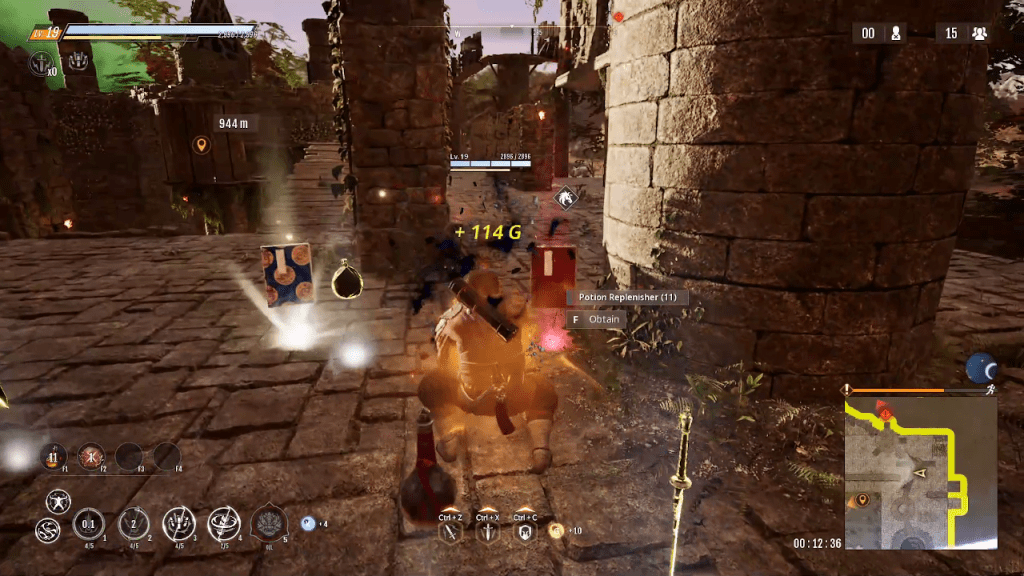Trigger the skill in slot 3
This screenshot has height=576, width=1024.
click(x=178, y=522)
